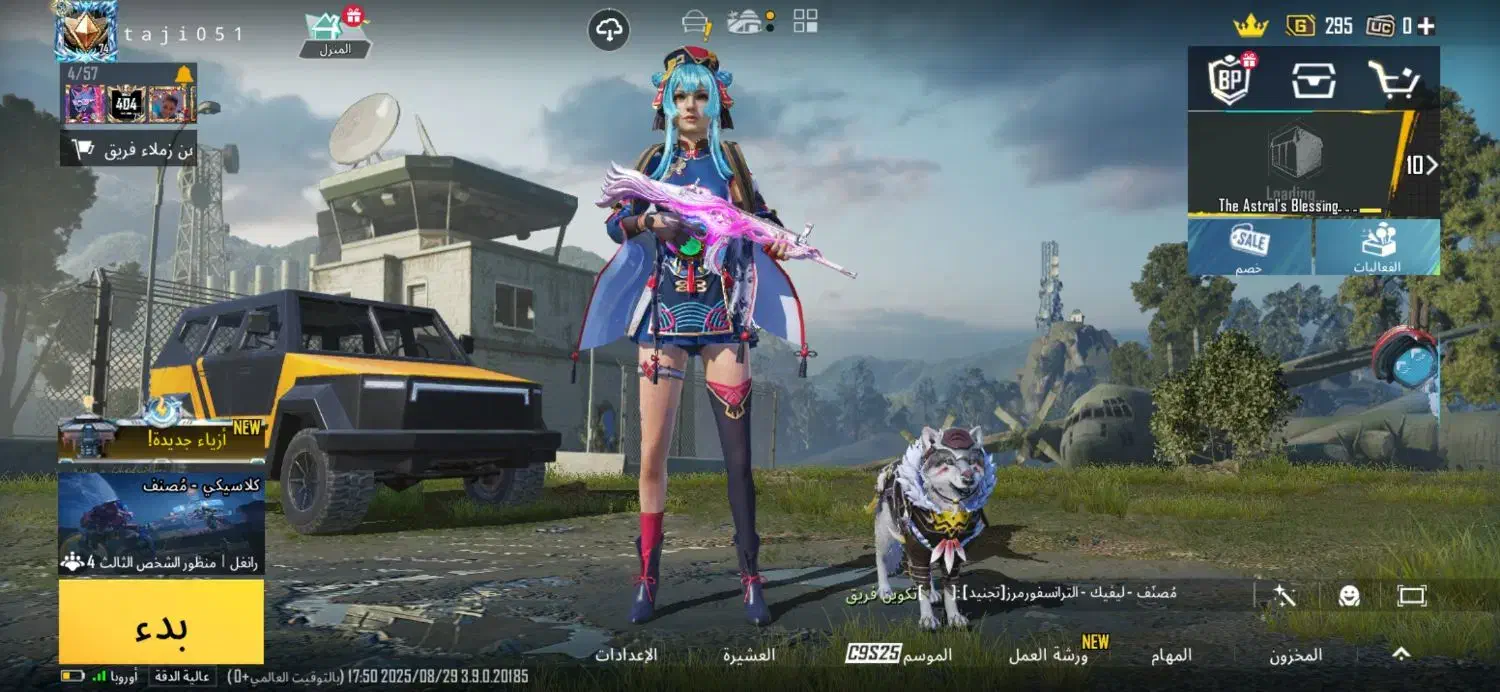Open the crate box icon

1313,79
